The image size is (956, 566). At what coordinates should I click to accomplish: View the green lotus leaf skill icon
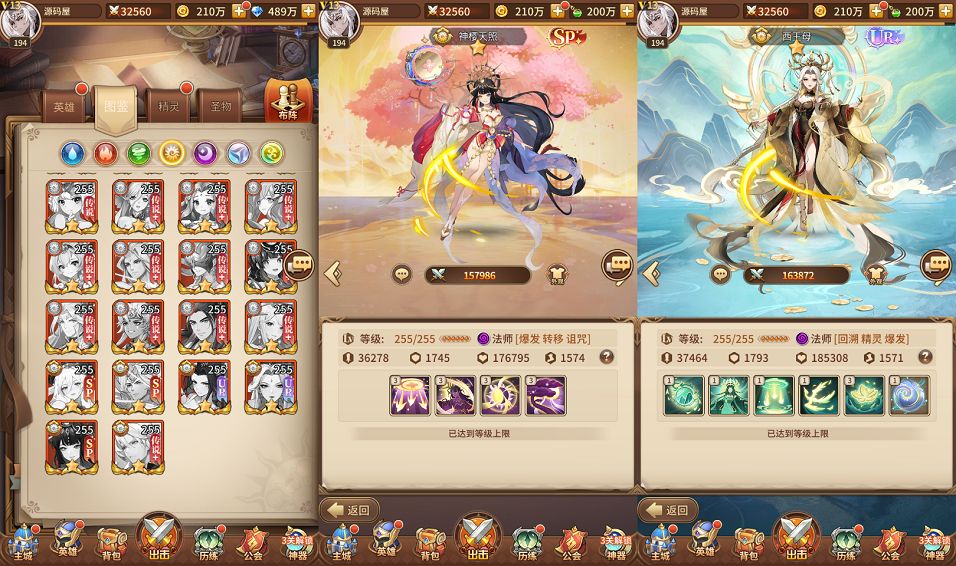(864, 396)
